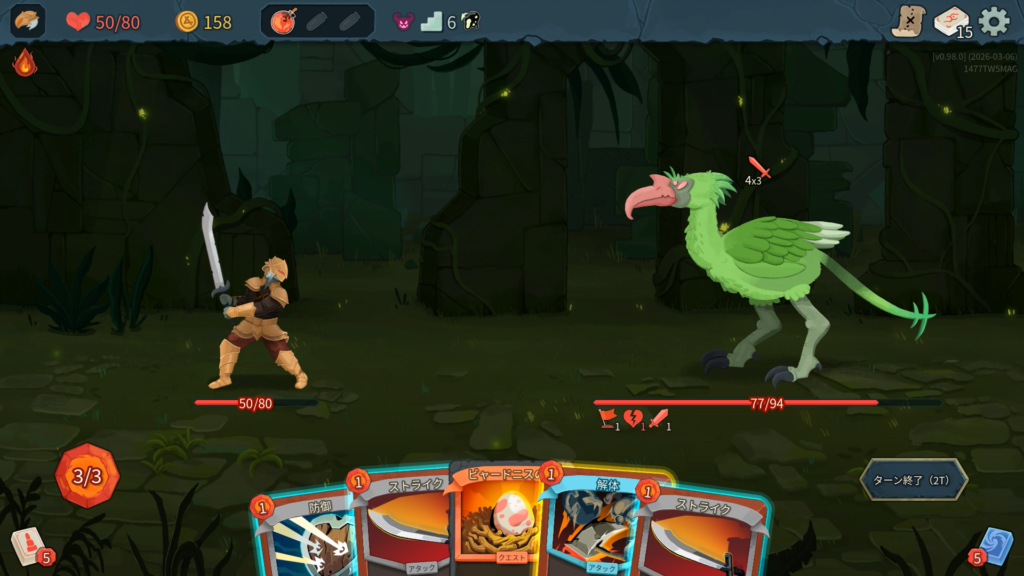Inspect the flame relic icon

[24, 63]
